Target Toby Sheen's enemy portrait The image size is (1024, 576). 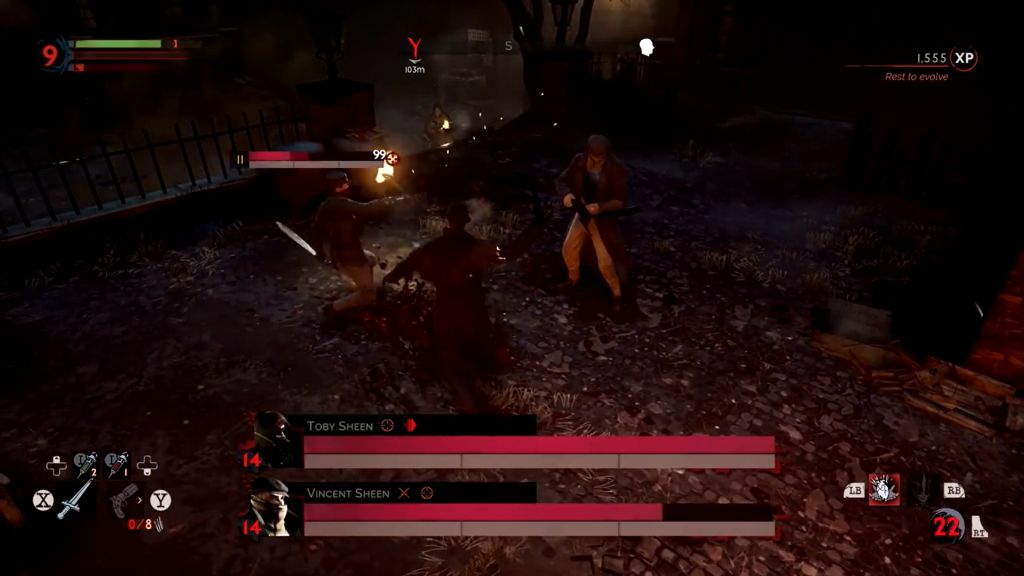(274, 437)
